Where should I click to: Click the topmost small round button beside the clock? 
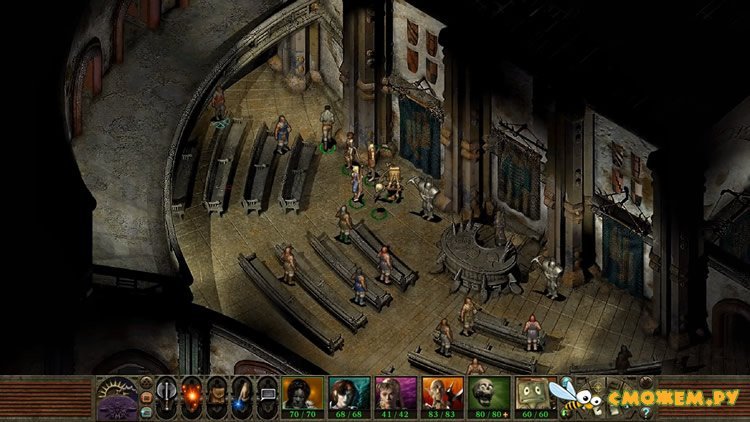[146, 382]
